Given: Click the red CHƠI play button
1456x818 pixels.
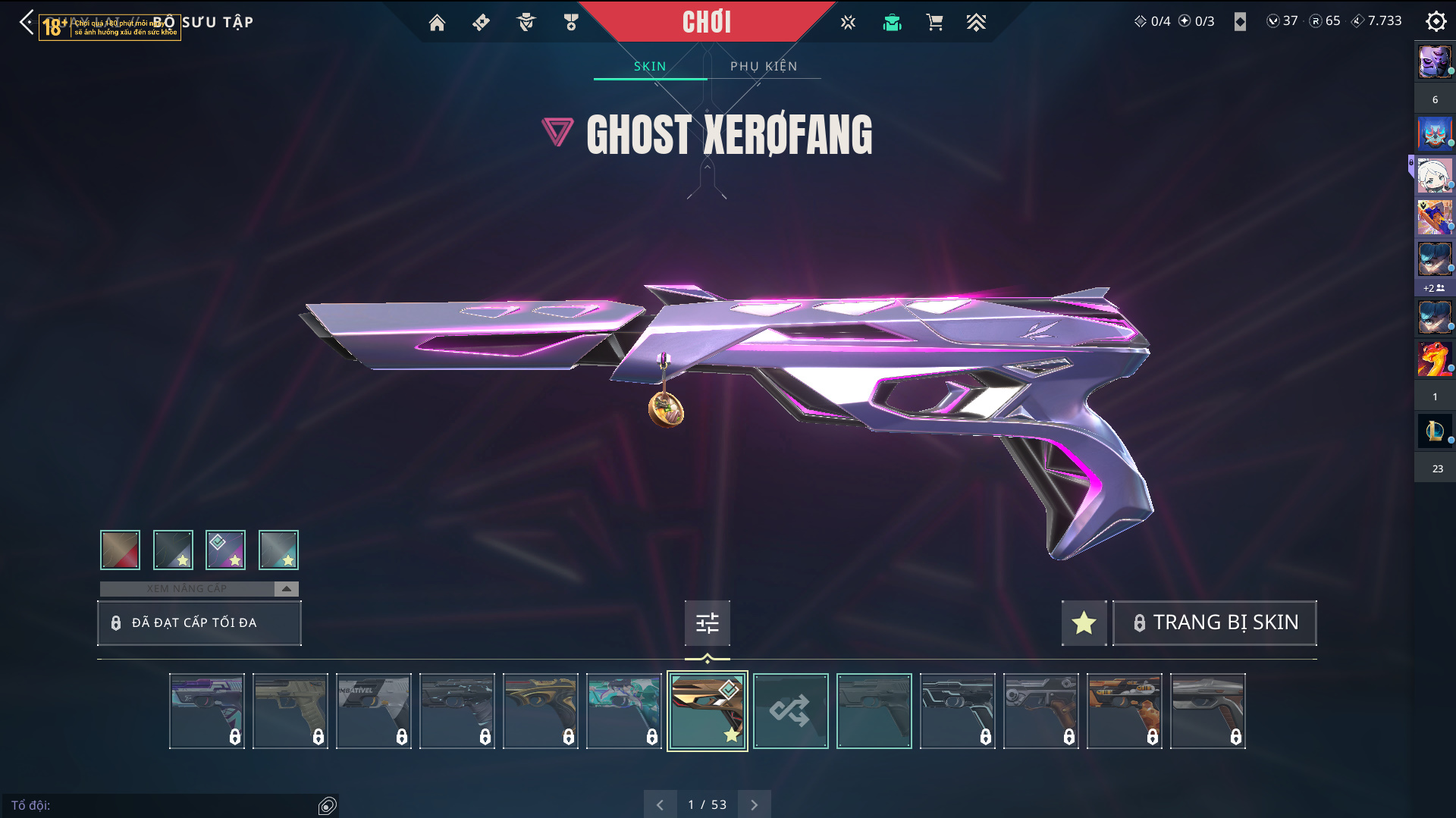Looking at the screenshot, I should coord(706,22).
